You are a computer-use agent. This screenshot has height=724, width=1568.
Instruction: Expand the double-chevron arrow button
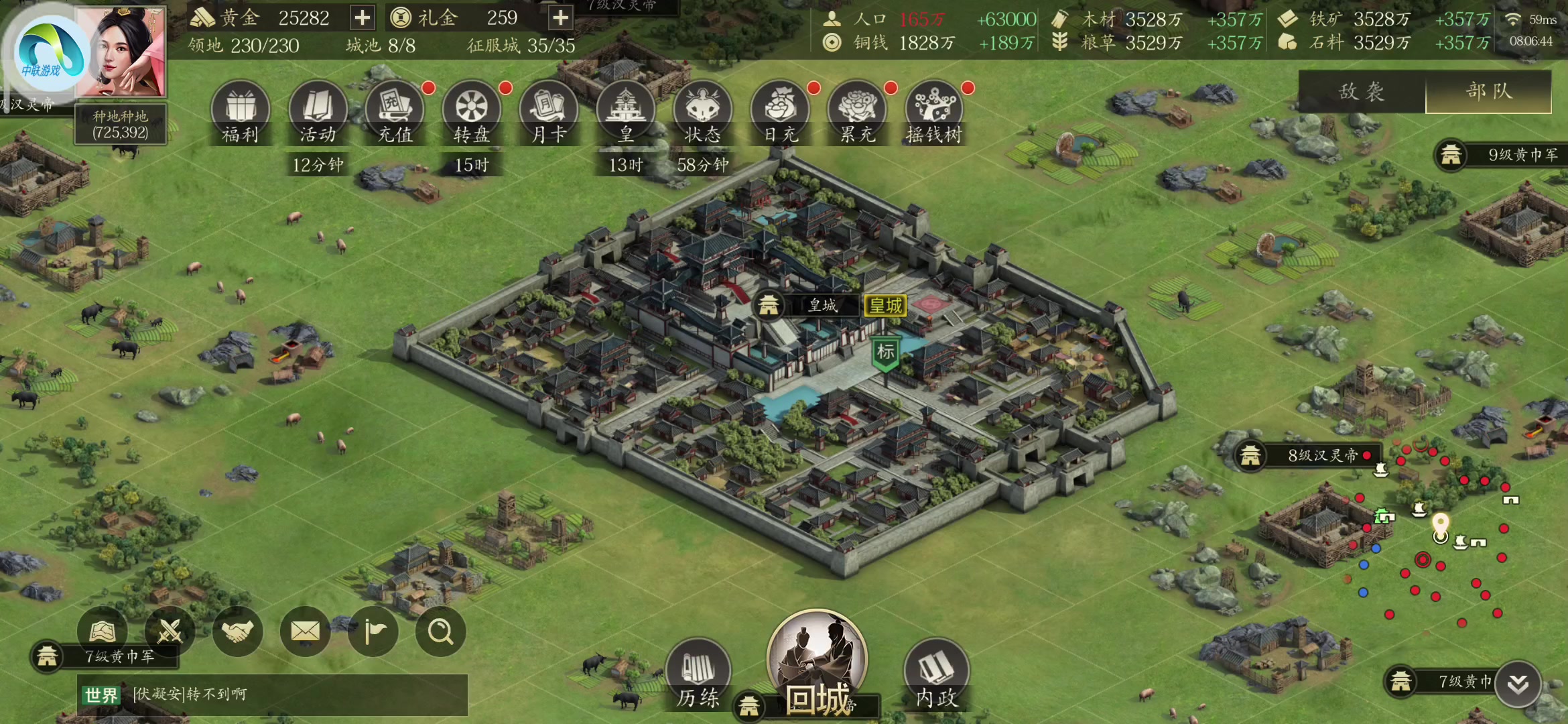[x=1518, y=684]
